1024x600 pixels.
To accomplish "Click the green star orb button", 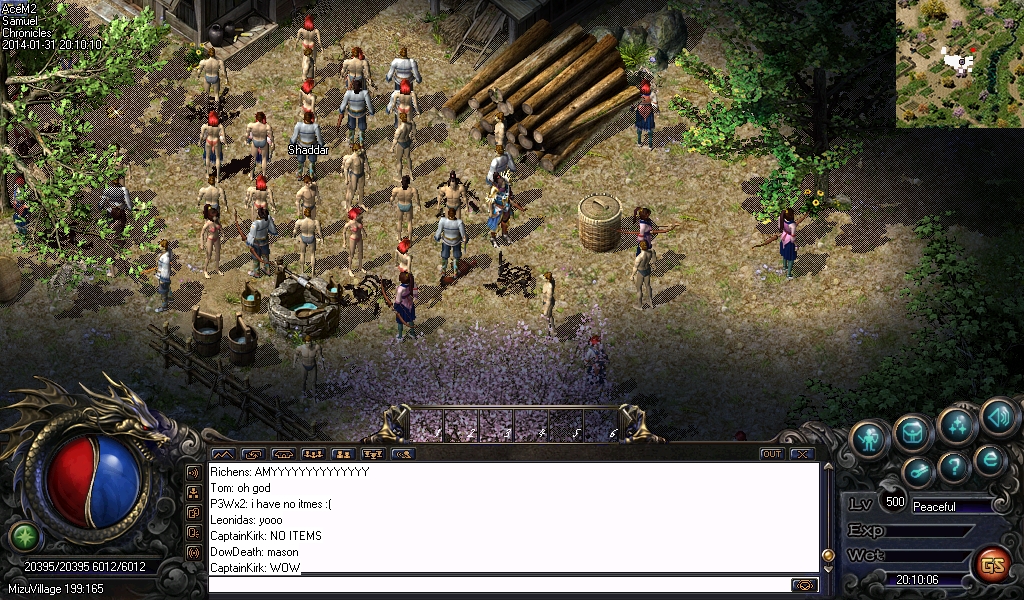I will [x=24, y=536].
